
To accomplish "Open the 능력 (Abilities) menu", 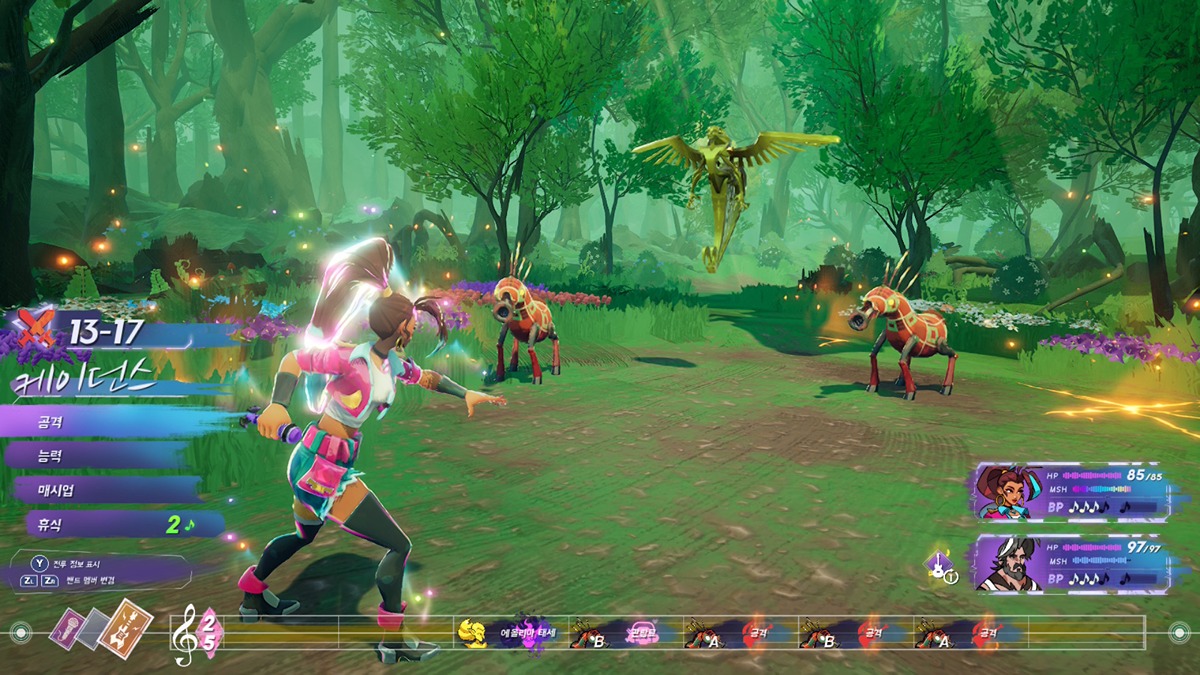I will click(100, 456).
